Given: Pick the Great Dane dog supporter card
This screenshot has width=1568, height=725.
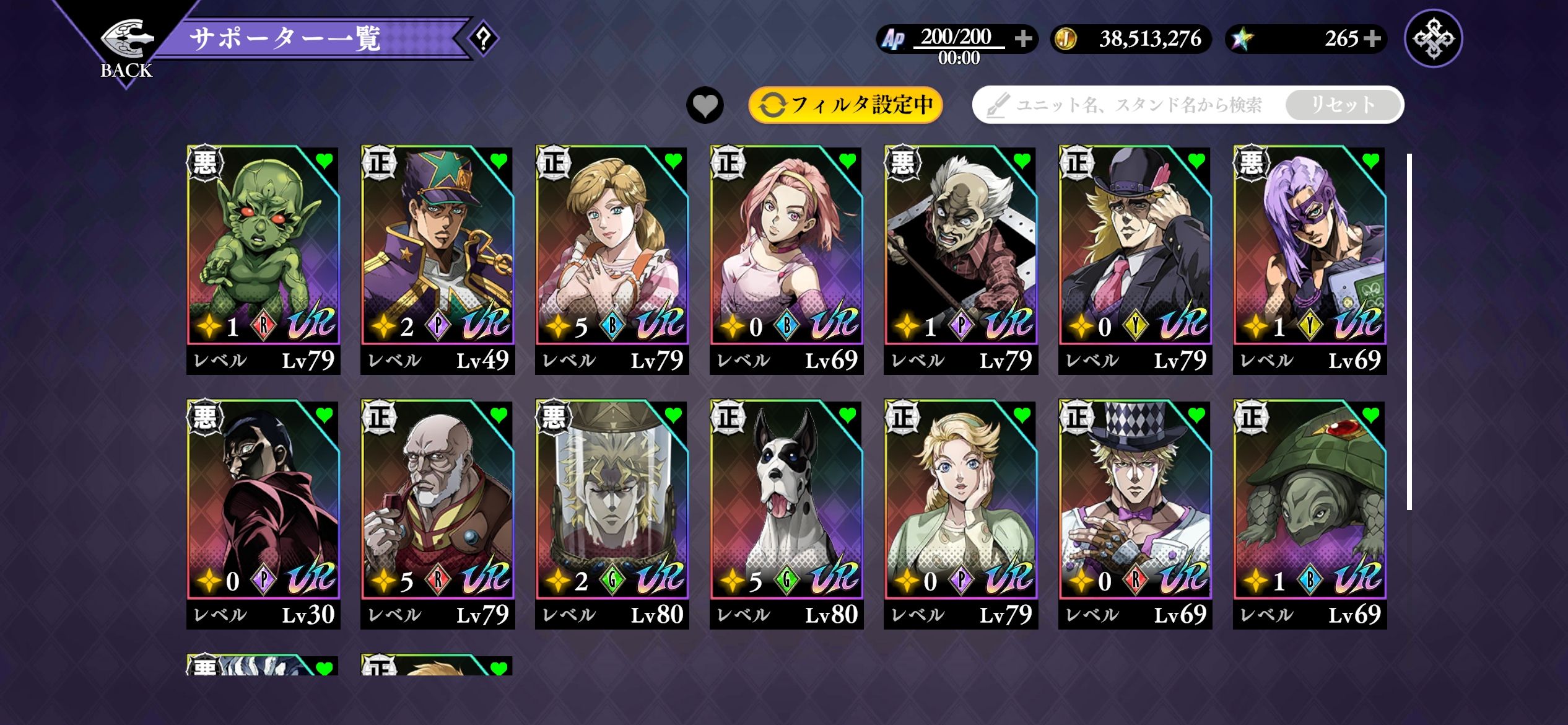Looking at the screenshot, I should coord(786,514).
